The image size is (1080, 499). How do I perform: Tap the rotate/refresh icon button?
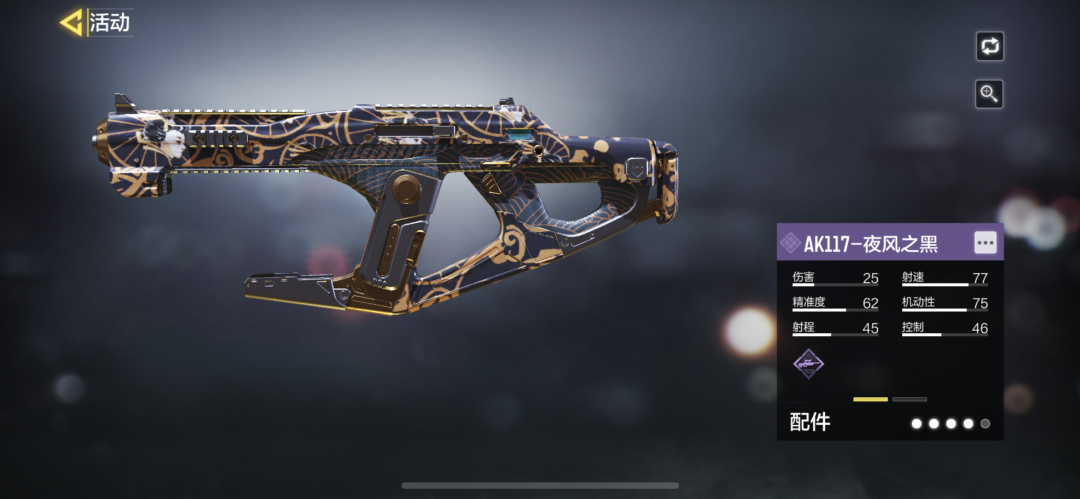(989, 46)
